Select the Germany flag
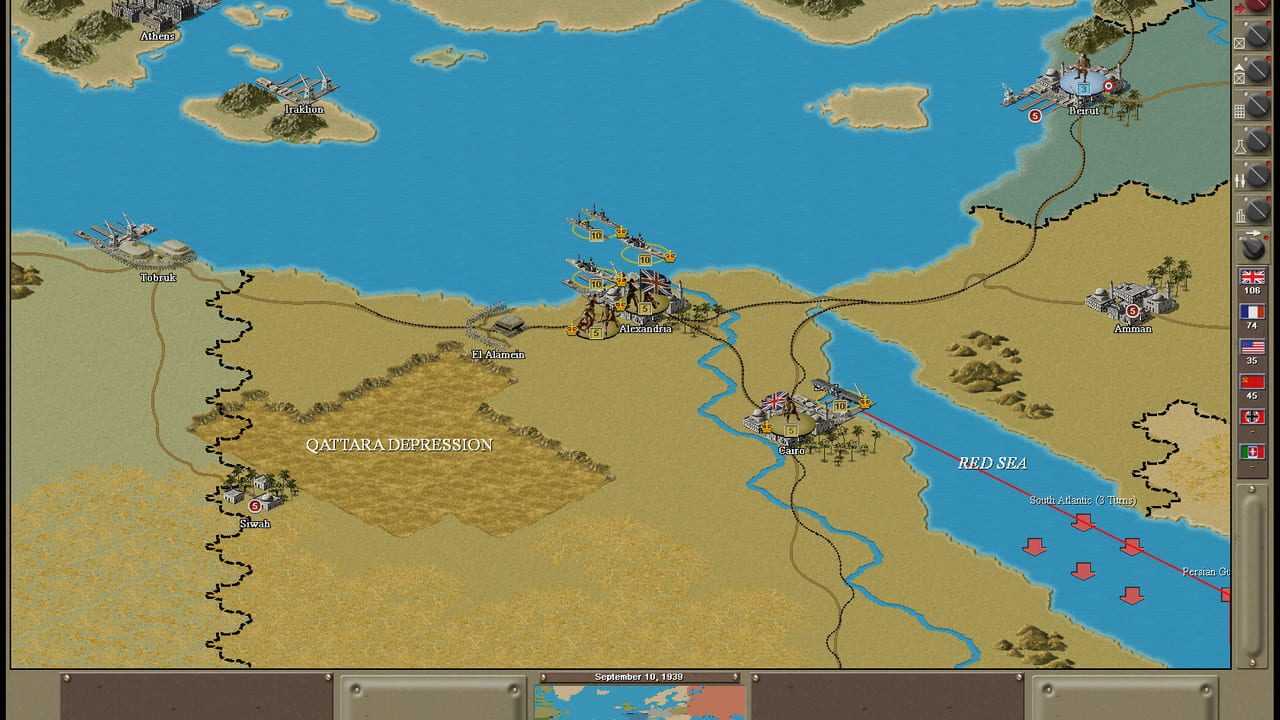Image resolution: width=1280 pixels, height=720 pixels. pos(1251,417)
